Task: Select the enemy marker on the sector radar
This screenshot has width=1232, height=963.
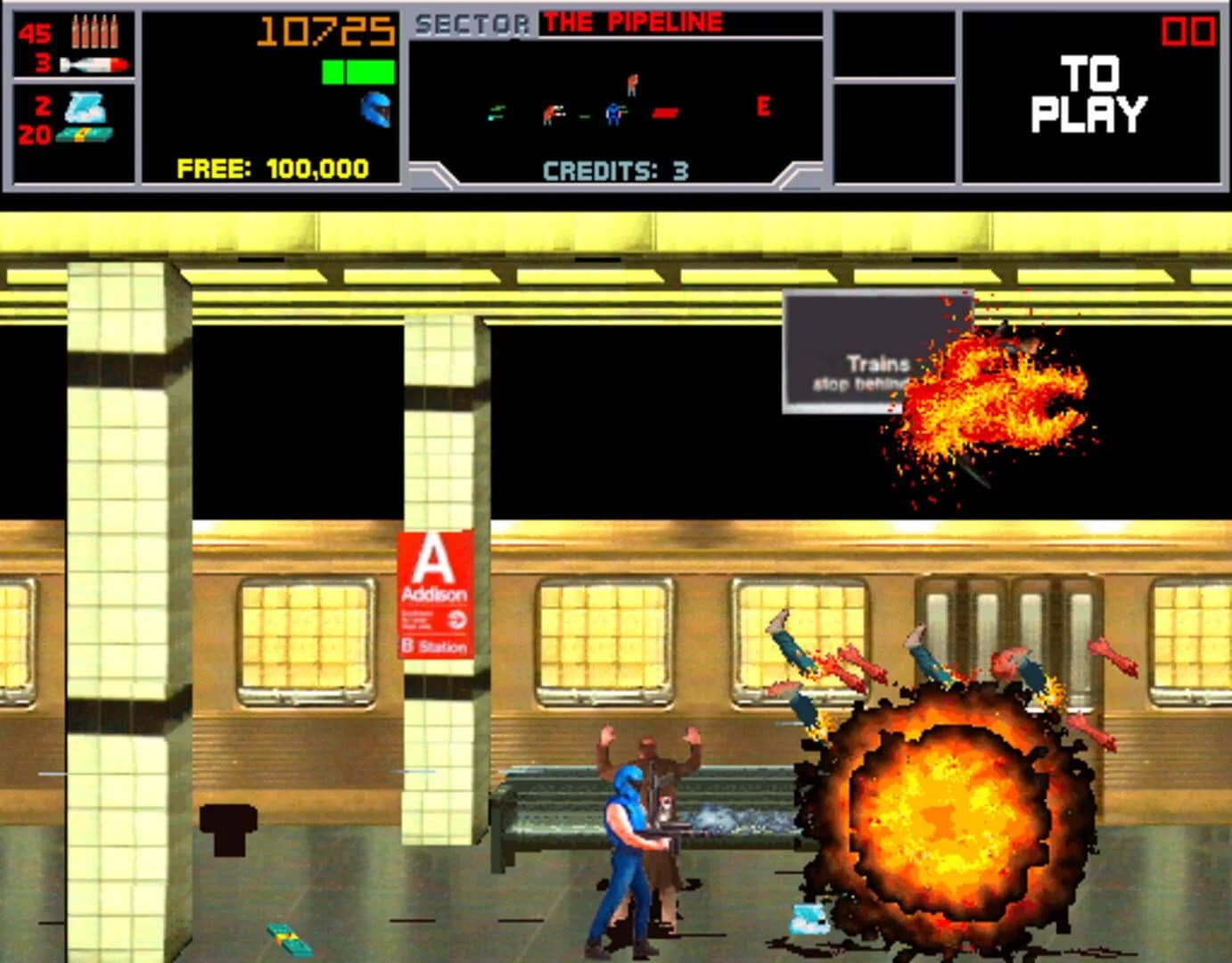Action: point(549,113)
